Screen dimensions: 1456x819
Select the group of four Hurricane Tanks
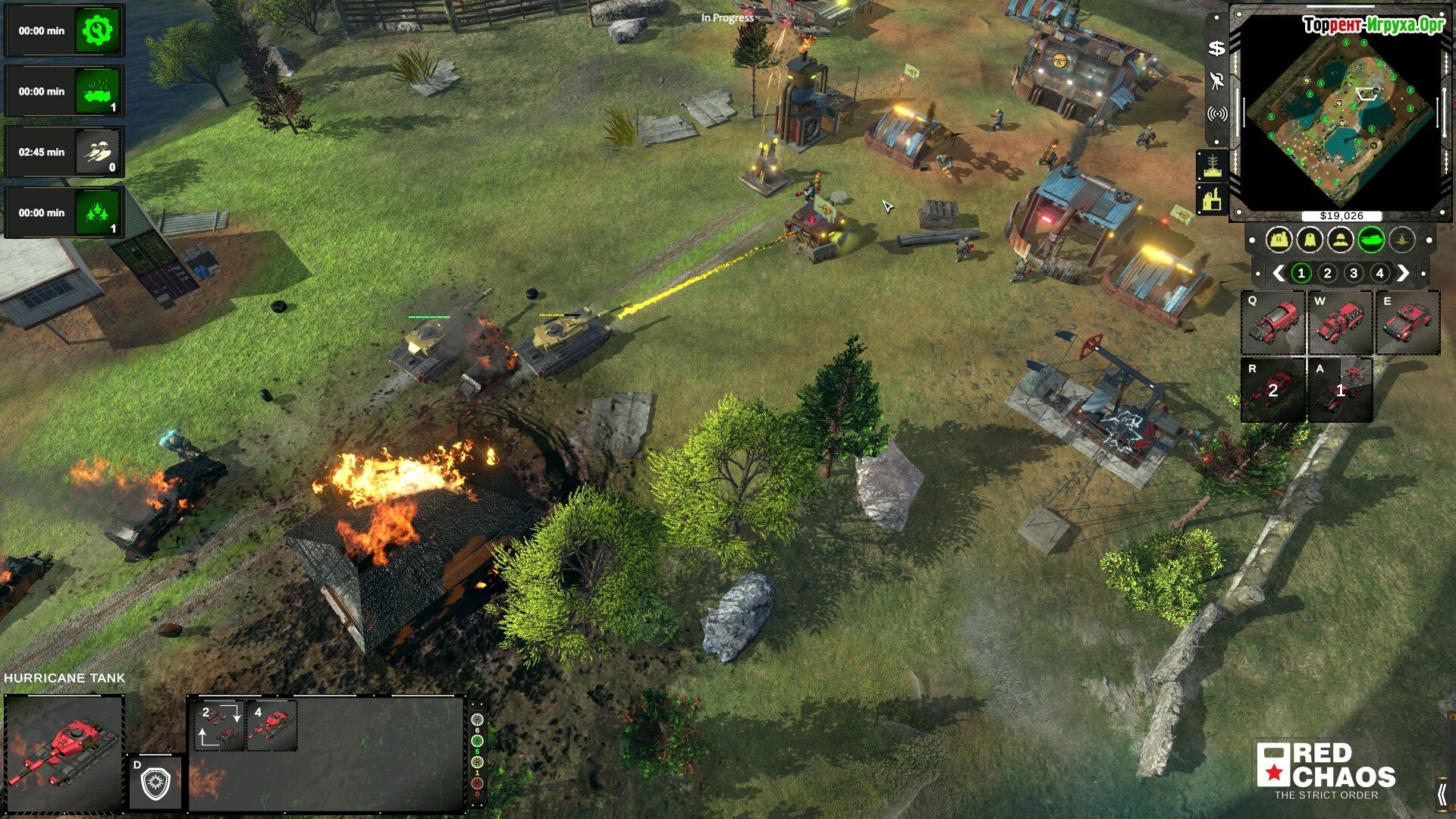(x=271, y=726)
